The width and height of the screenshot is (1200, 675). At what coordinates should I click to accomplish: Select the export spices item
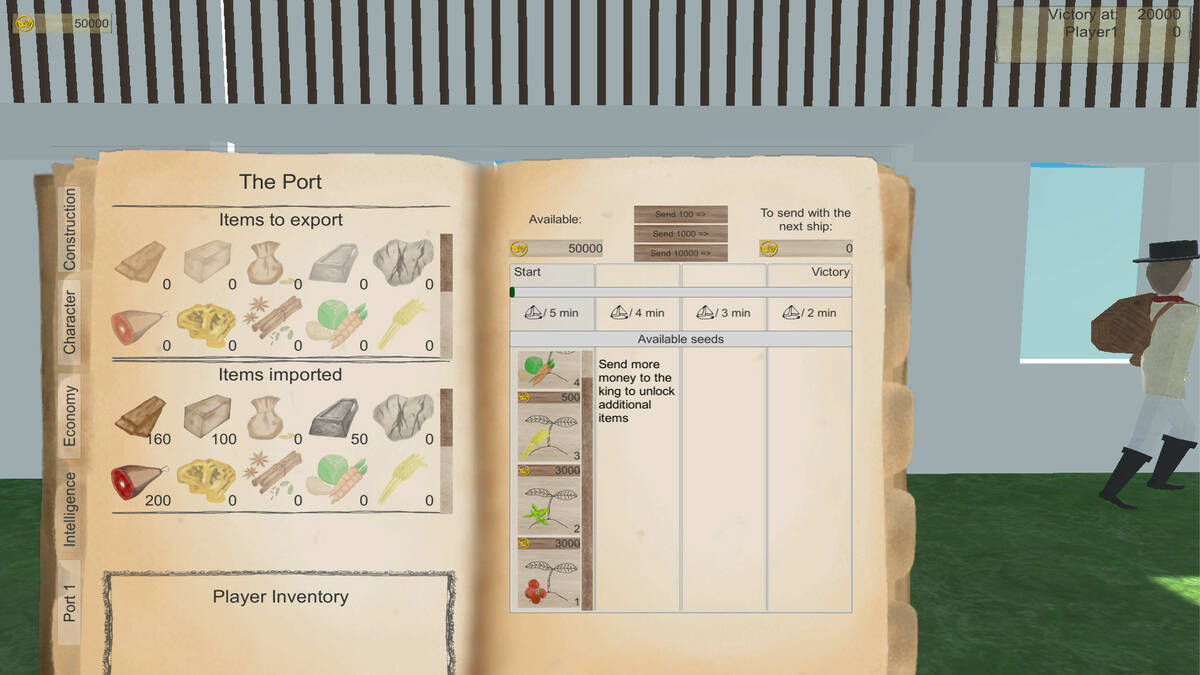272,318
